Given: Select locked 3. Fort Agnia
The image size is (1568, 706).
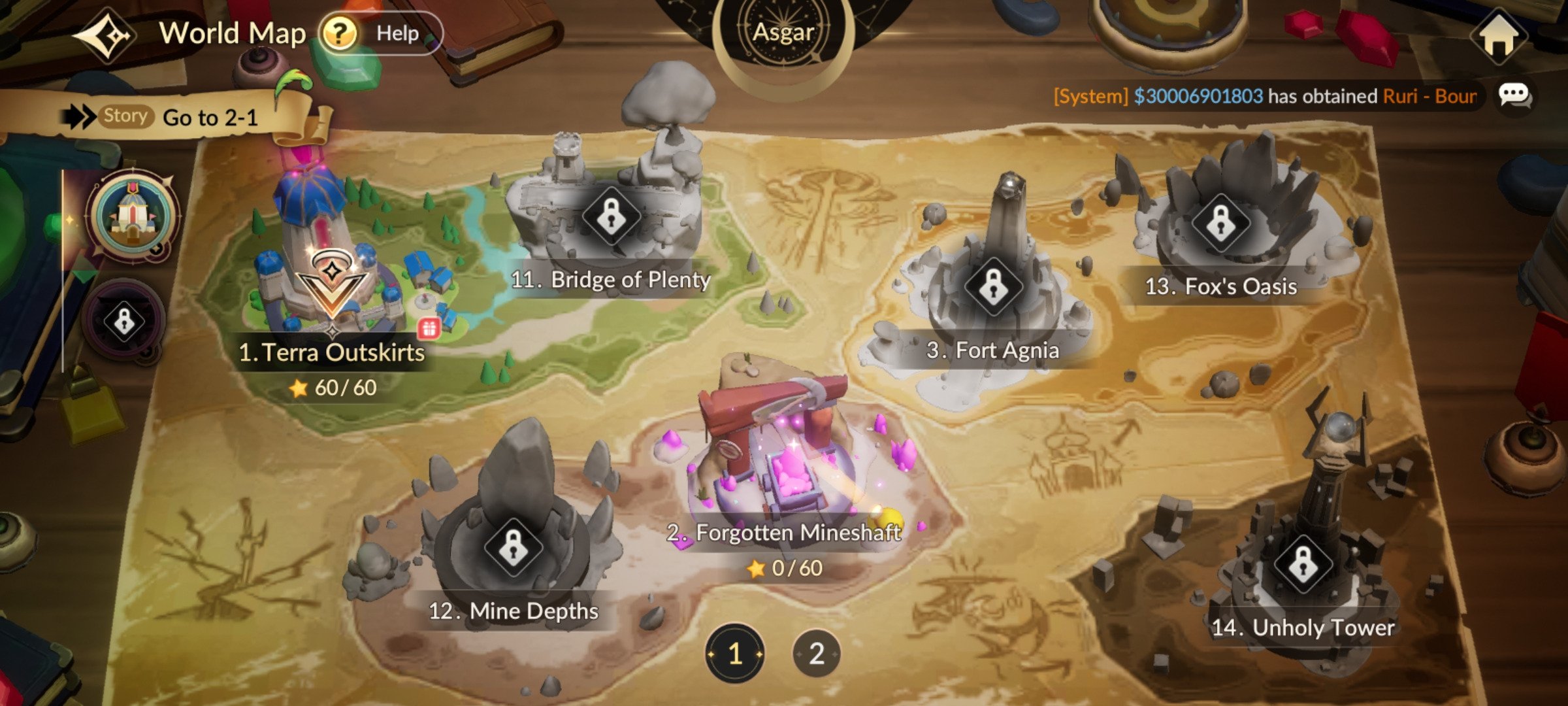Looking at the screenshot, I should point(992,287).
